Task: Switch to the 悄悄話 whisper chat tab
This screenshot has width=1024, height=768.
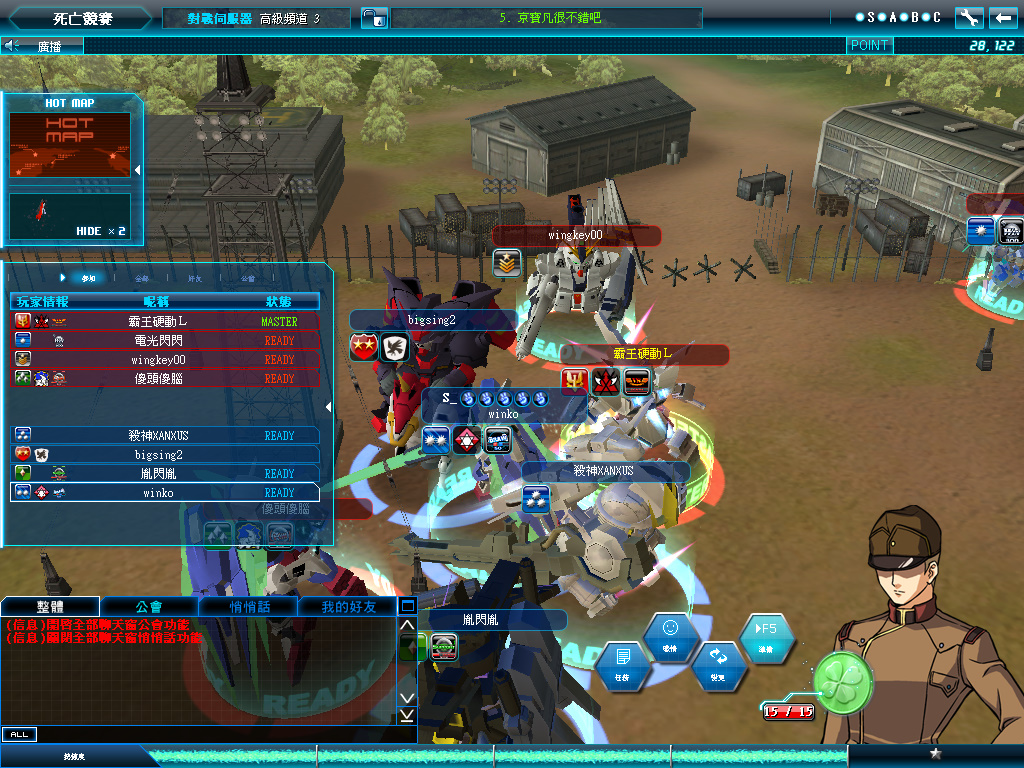Action: [x=247, y=606]
